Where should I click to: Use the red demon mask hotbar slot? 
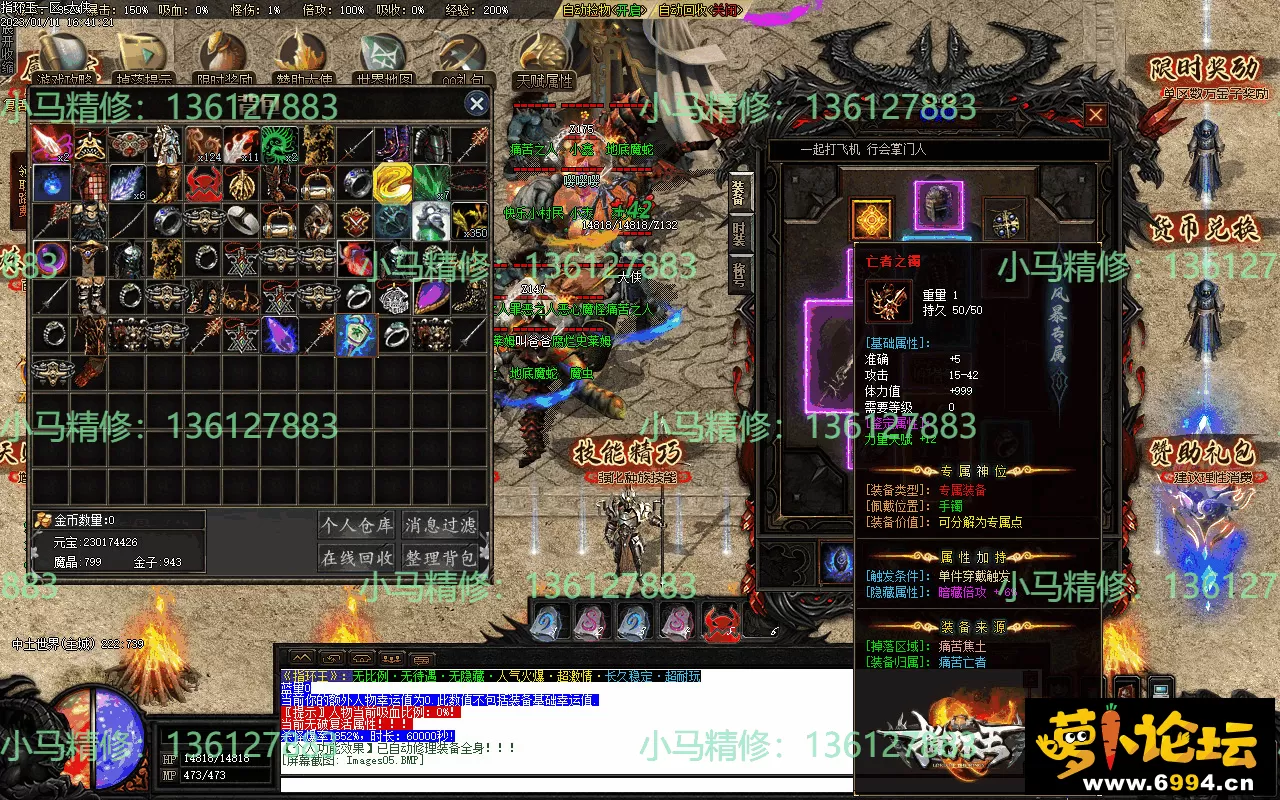tap(721, 623)
